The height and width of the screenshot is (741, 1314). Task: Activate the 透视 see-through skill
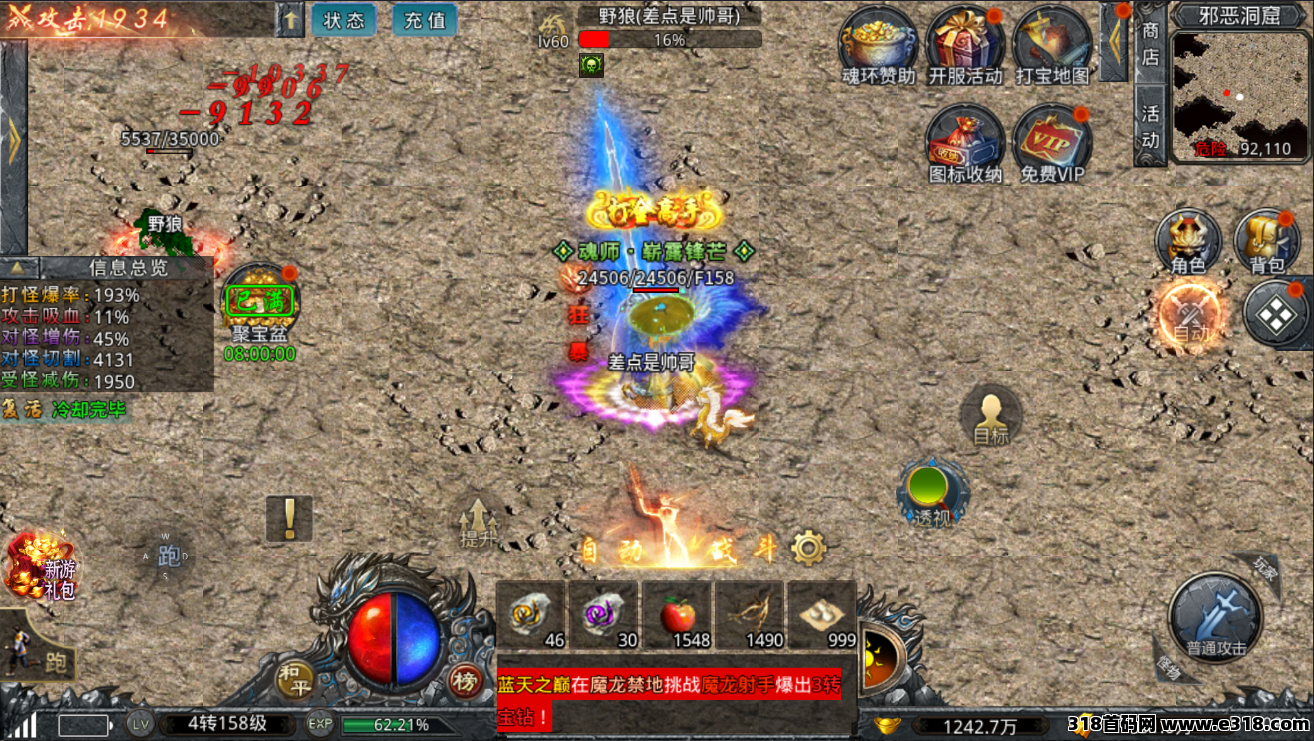click(933, 492)
